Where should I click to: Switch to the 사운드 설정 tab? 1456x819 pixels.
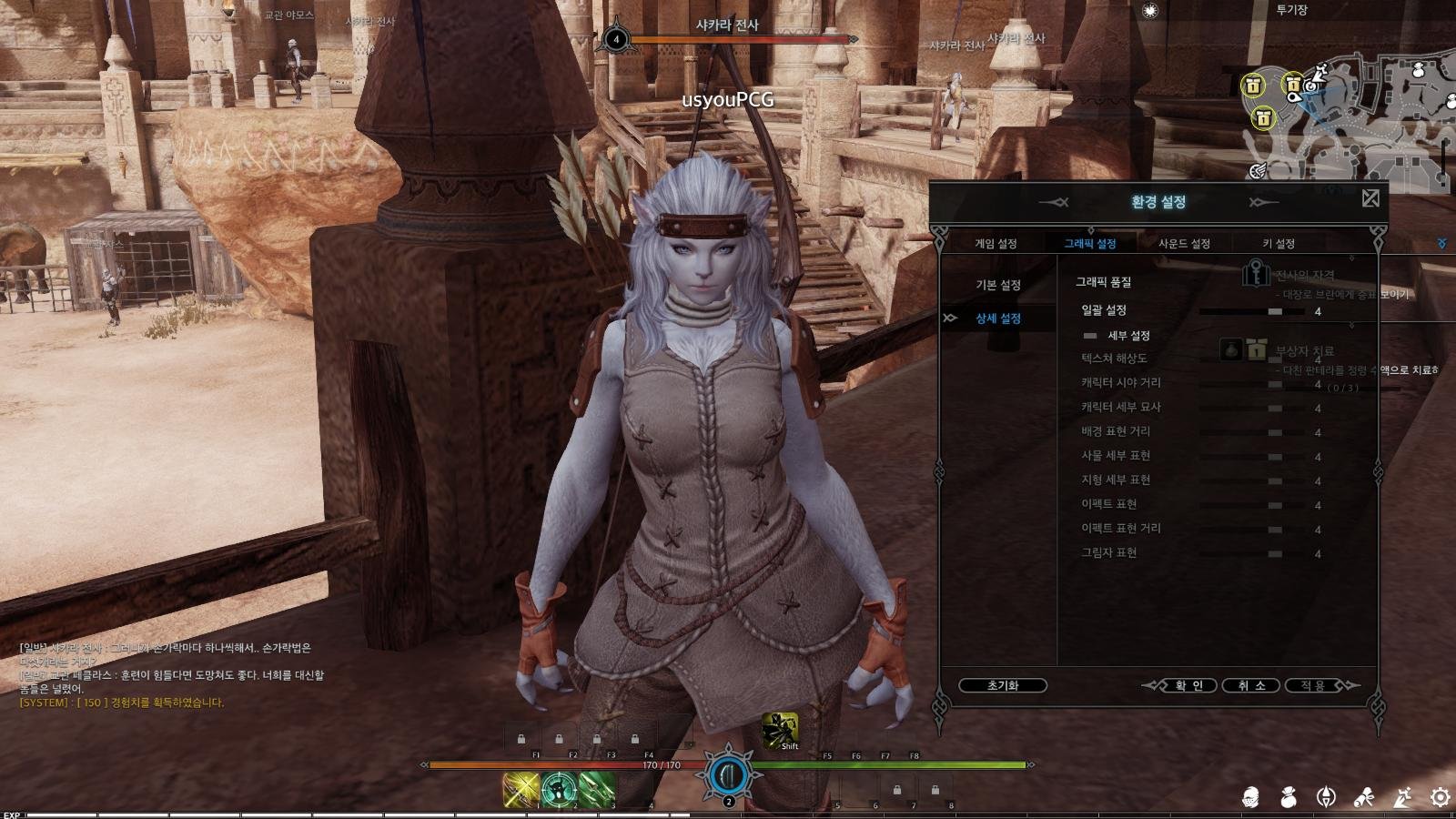1184,244
